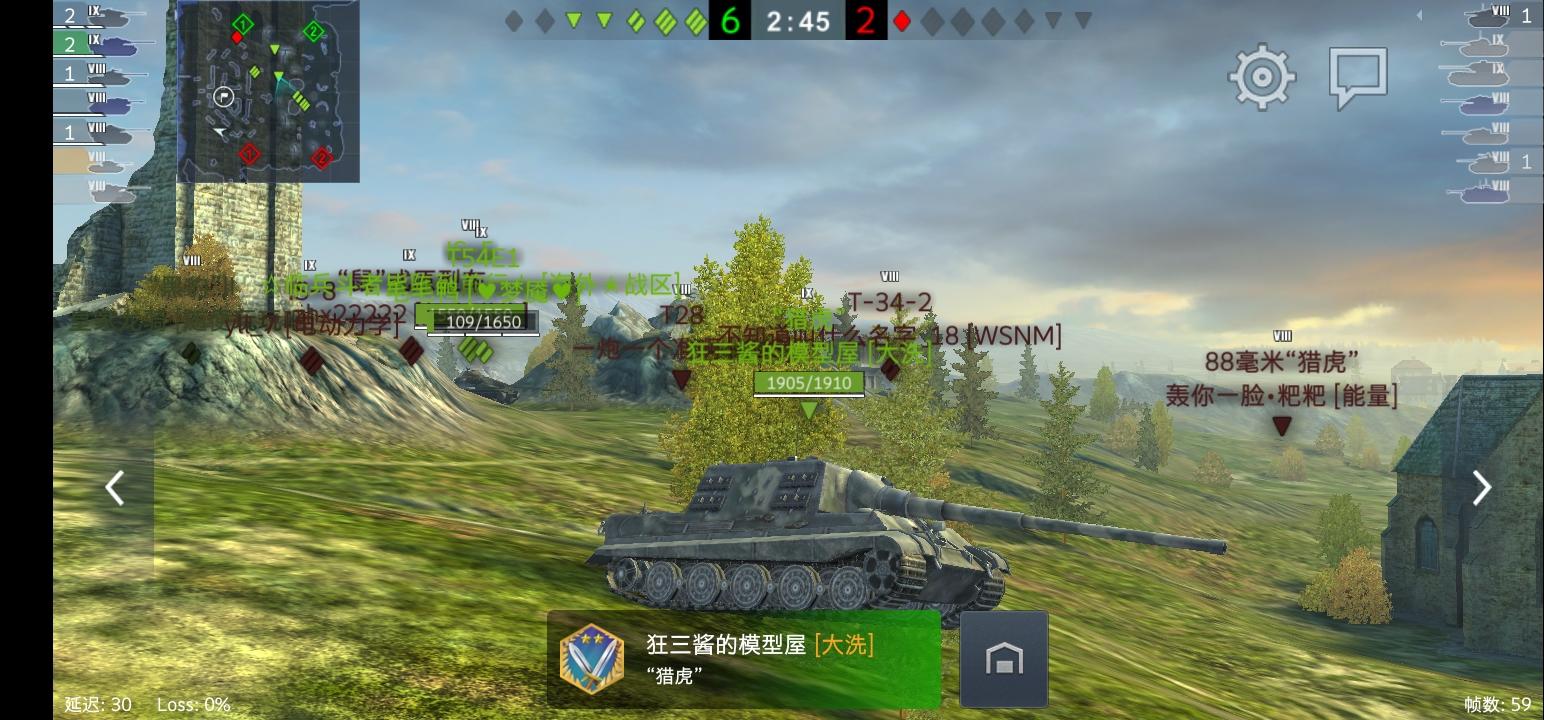The width and height of the screenshot is (1544, 720).
Task: Select the red enemy counter showing 2
Action: (866, 20)
